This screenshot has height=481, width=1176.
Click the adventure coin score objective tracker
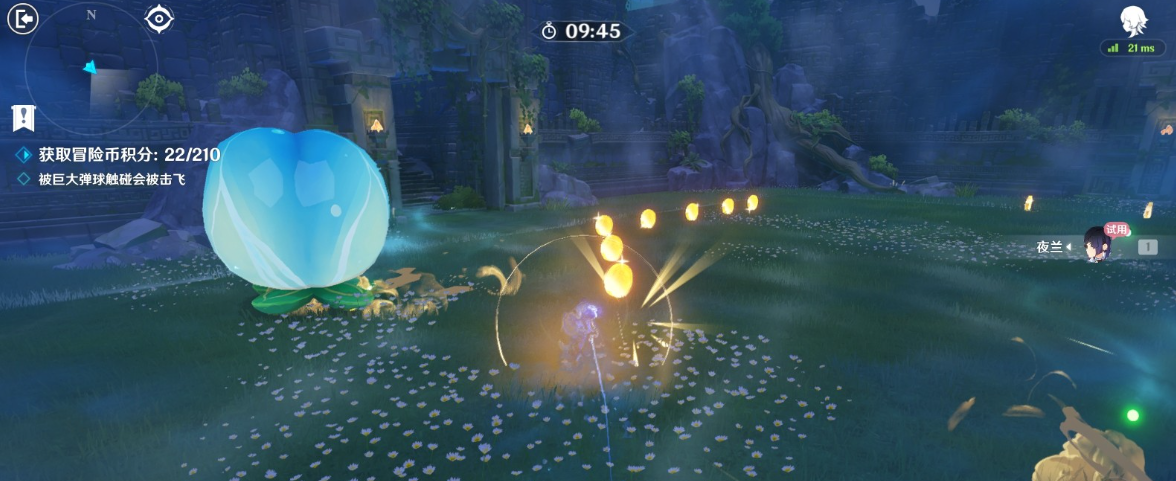coord(128,155)
